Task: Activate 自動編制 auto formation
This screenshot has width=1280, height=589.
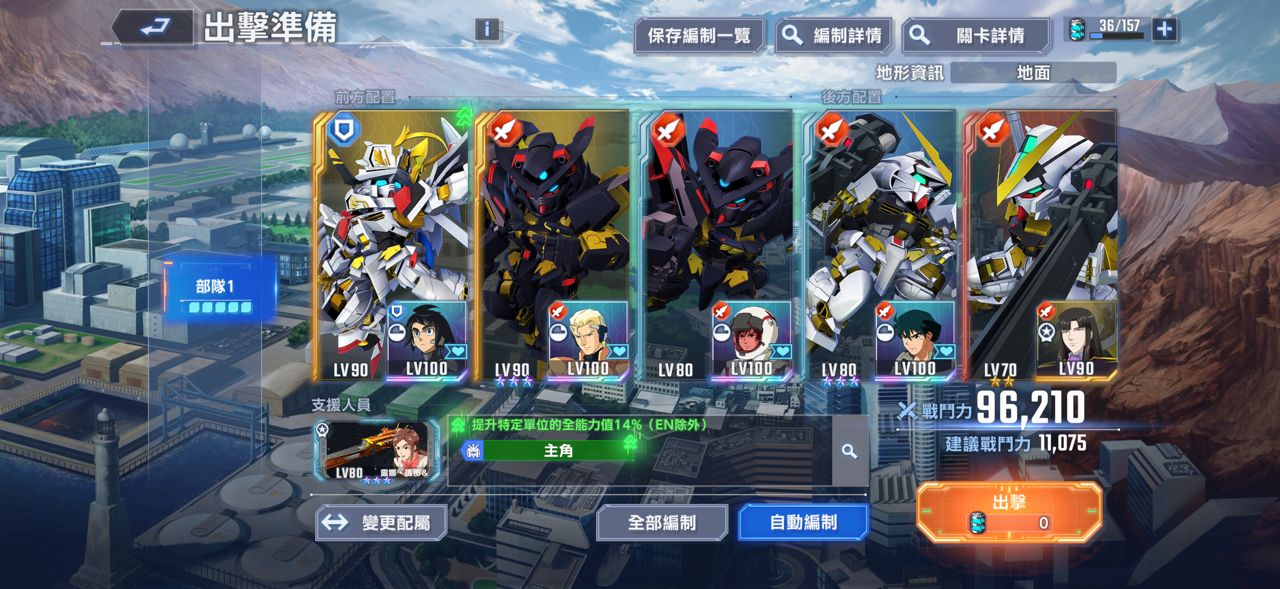Action: click(x=803, y=523)
